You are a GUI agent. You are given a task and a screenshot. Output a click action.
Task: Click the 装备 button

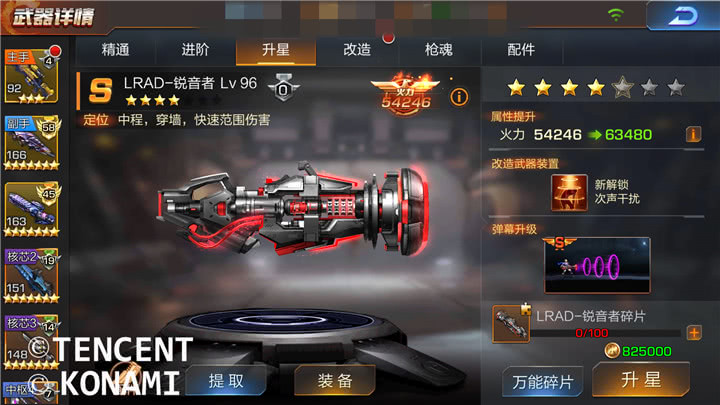point(335,380)
